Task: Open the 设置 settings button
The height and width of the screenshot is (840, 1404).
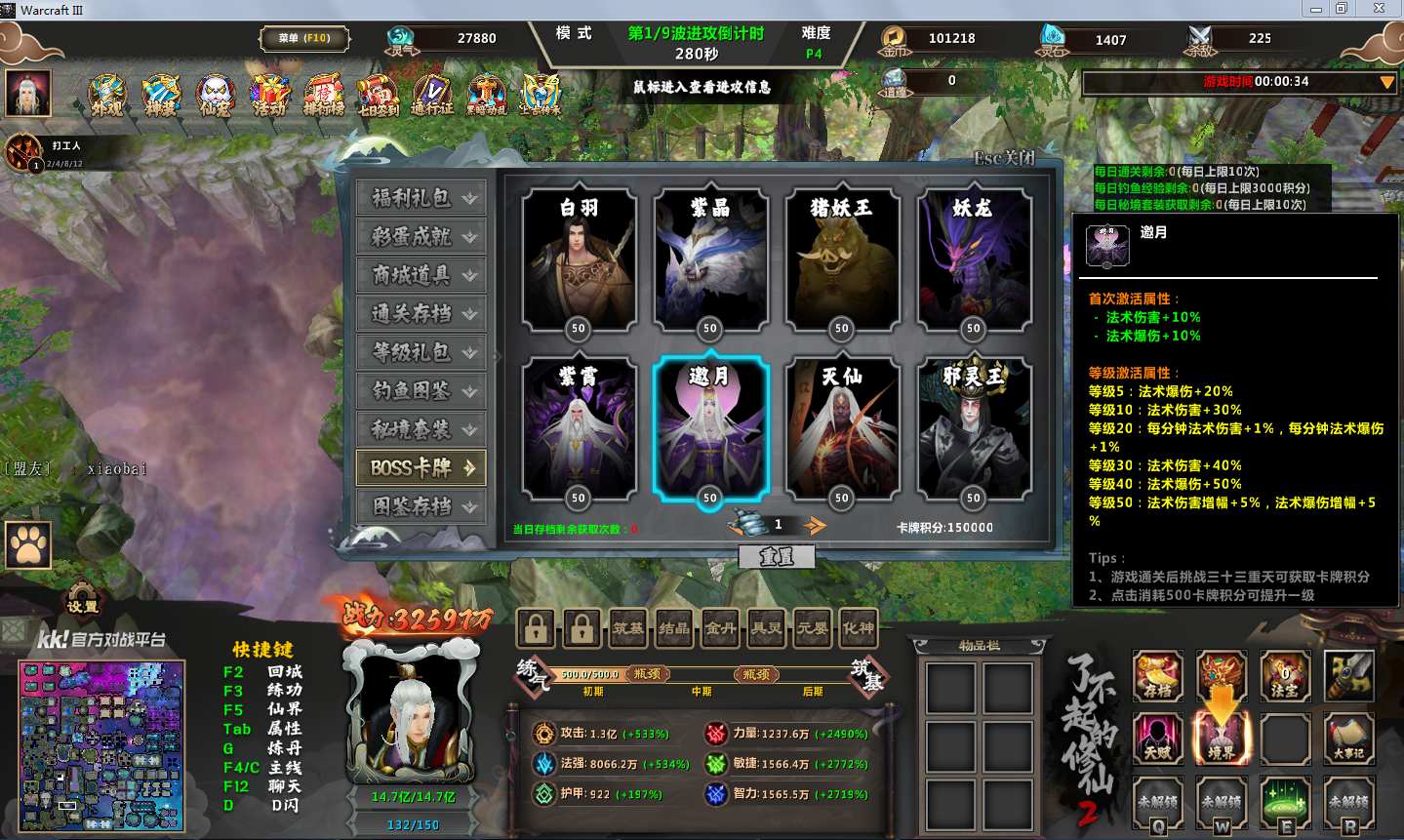Action: pyautogui.click(x=82, y=605)
